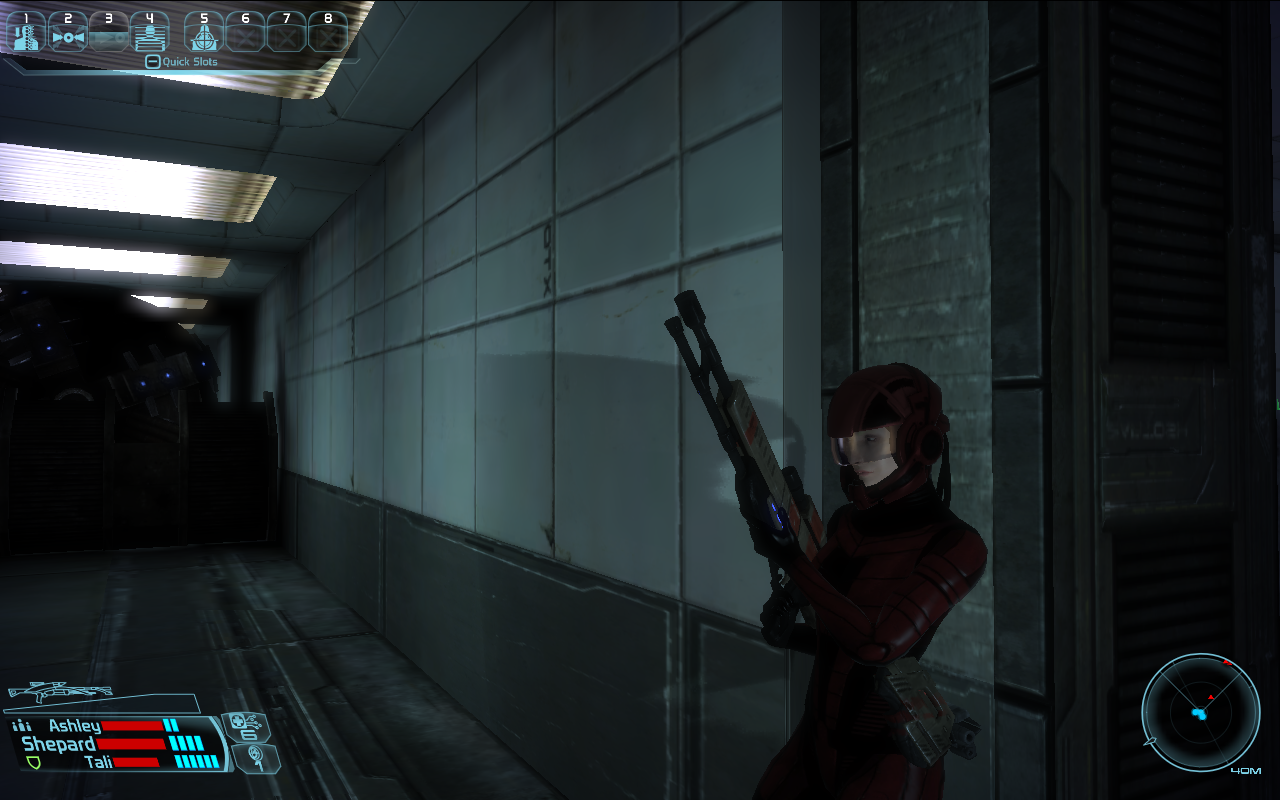Viewport: 1280px width, 800px height.
Task: Click the radar minimap
Action: [x=1200, y=712]
